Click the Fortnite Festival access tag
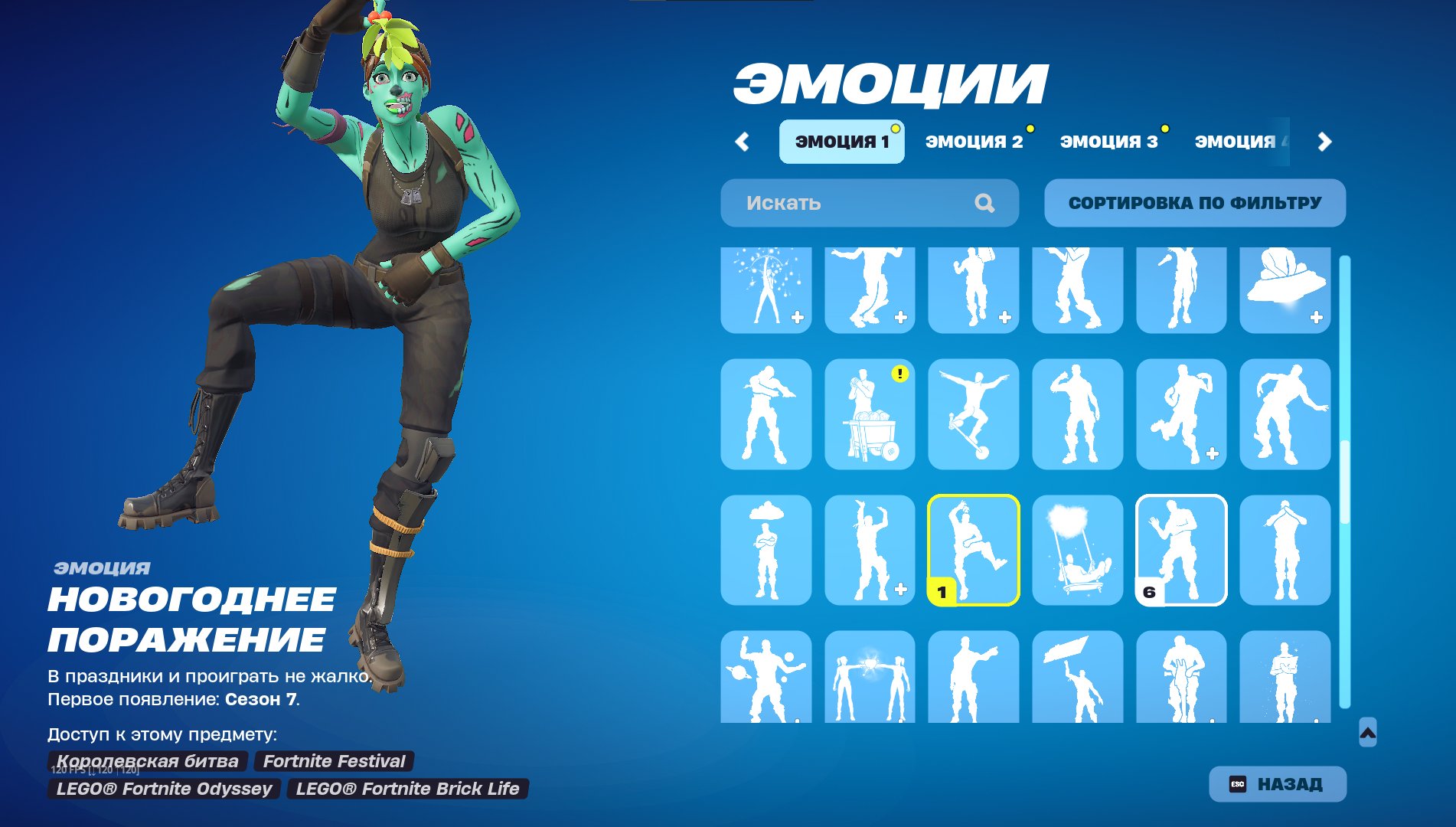Image resolution: width=1456 pixels, height=827 pixels. (335, 762)
